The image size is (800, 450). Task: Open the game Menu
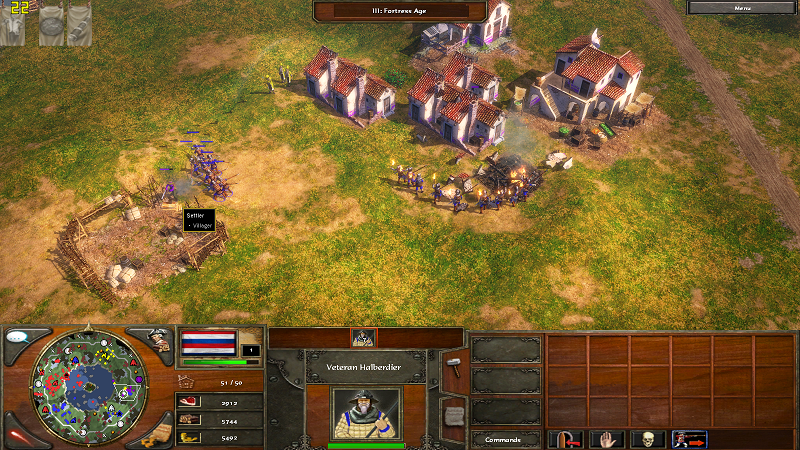[742, 7]
